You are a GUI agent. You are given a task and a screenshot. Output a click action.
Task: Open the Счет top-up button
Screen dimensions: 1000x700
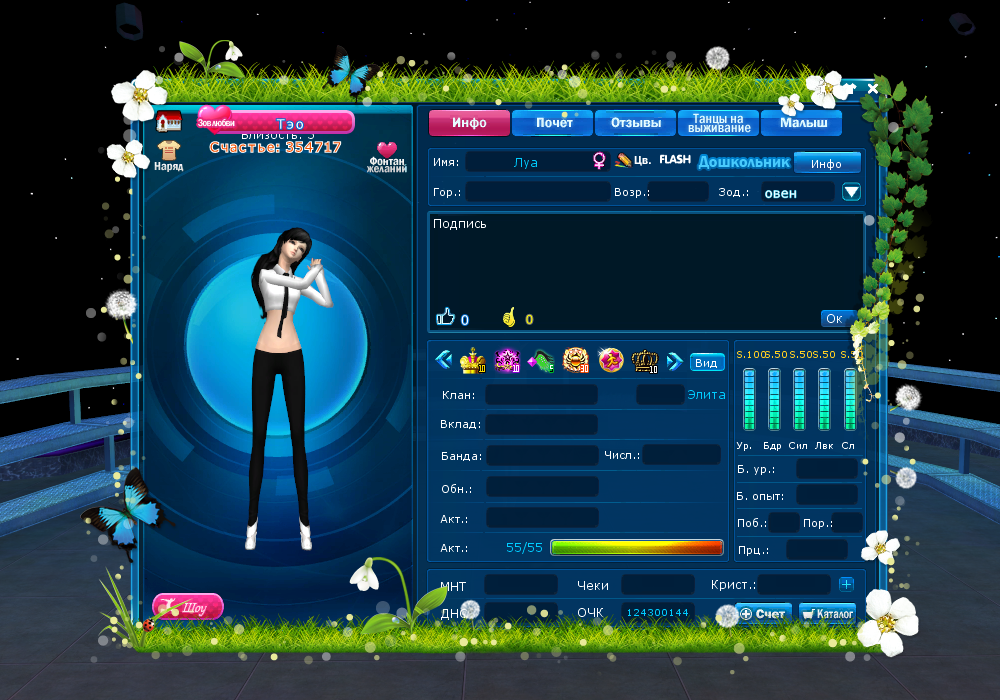[x=764, y=613]
